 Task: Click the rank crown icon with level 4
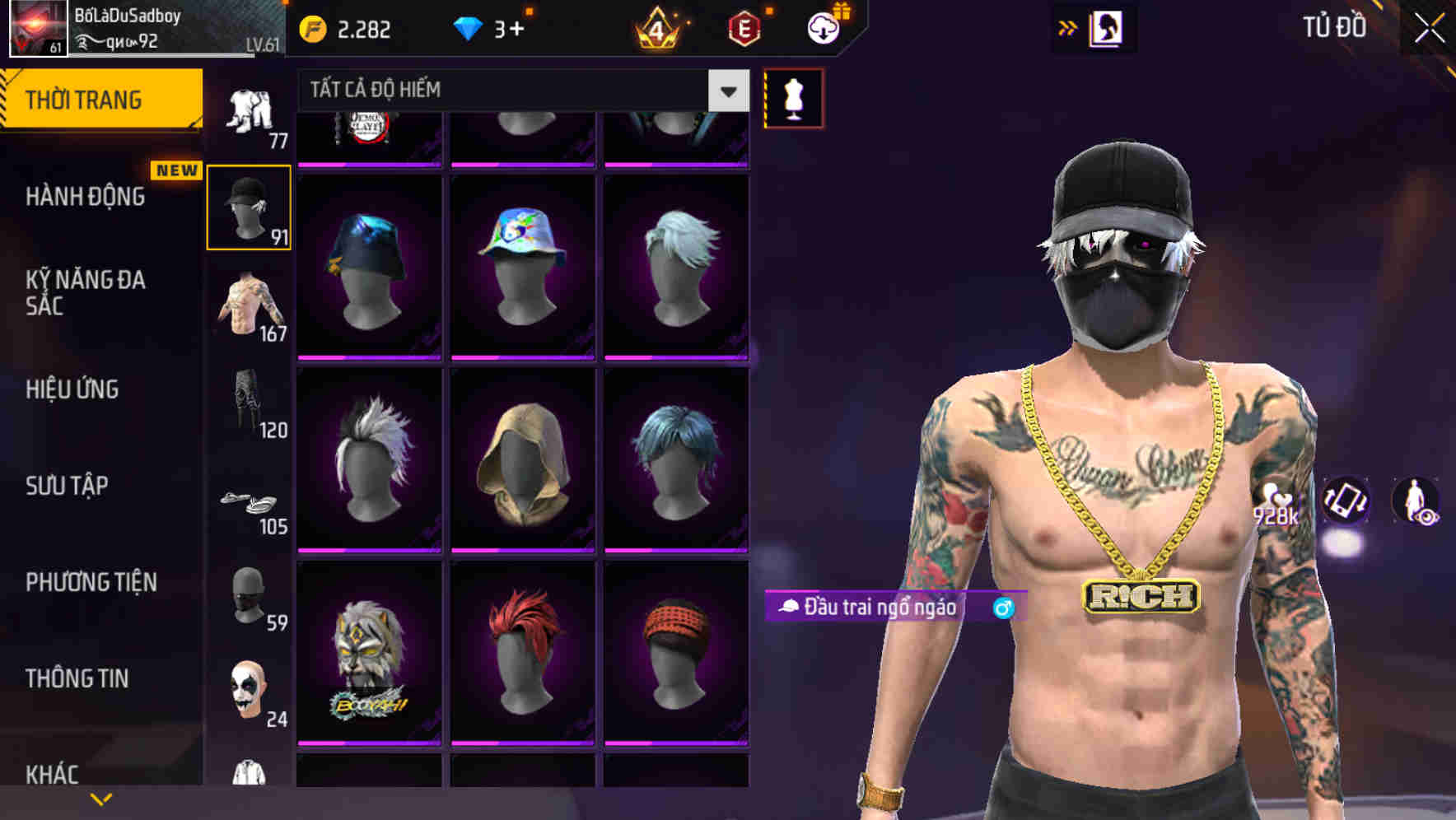point(655,26)
